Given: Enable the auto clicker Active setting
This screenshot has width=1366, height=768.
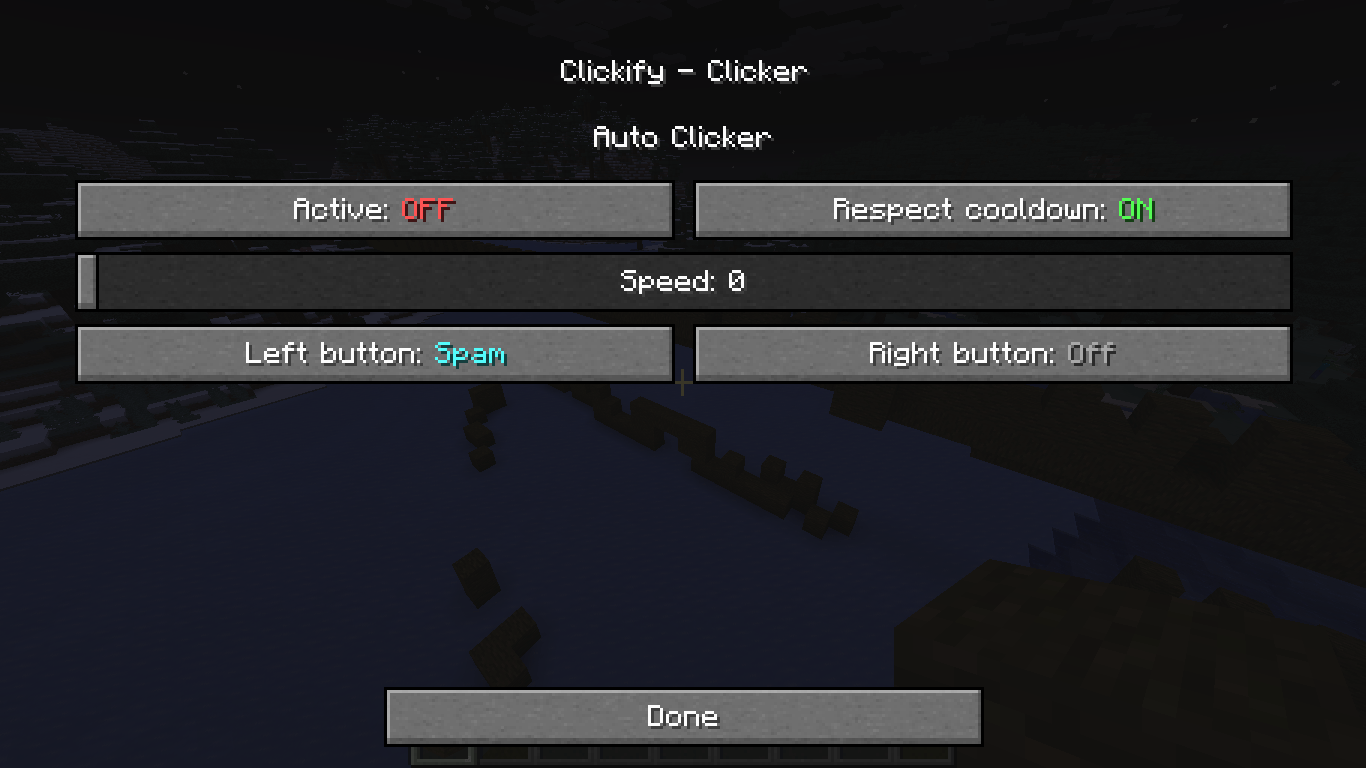Looking at the screenshot, I should click(375, 209).
